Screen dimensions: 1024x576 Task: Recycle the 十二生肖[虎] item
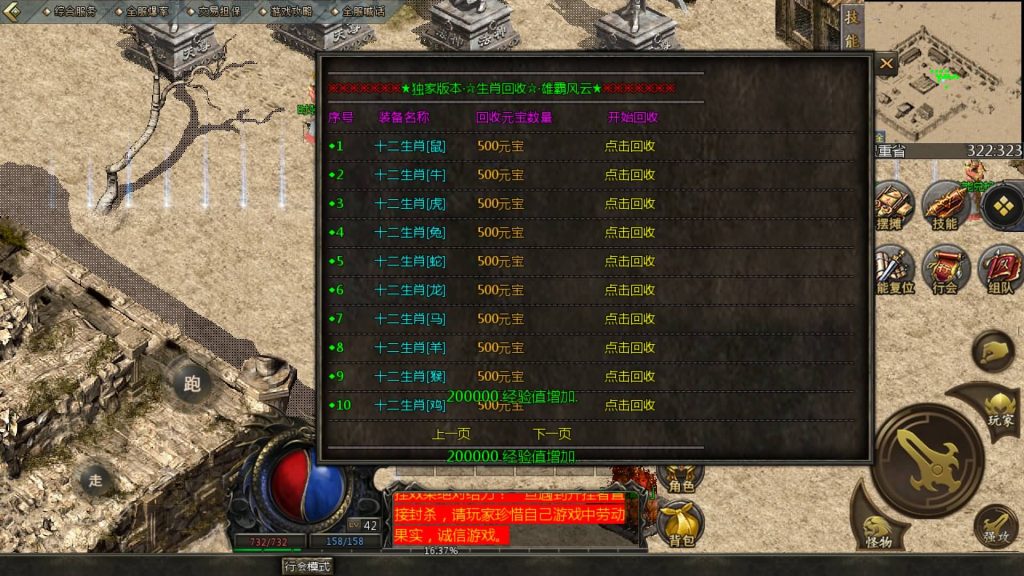click(x=630, y=204)
